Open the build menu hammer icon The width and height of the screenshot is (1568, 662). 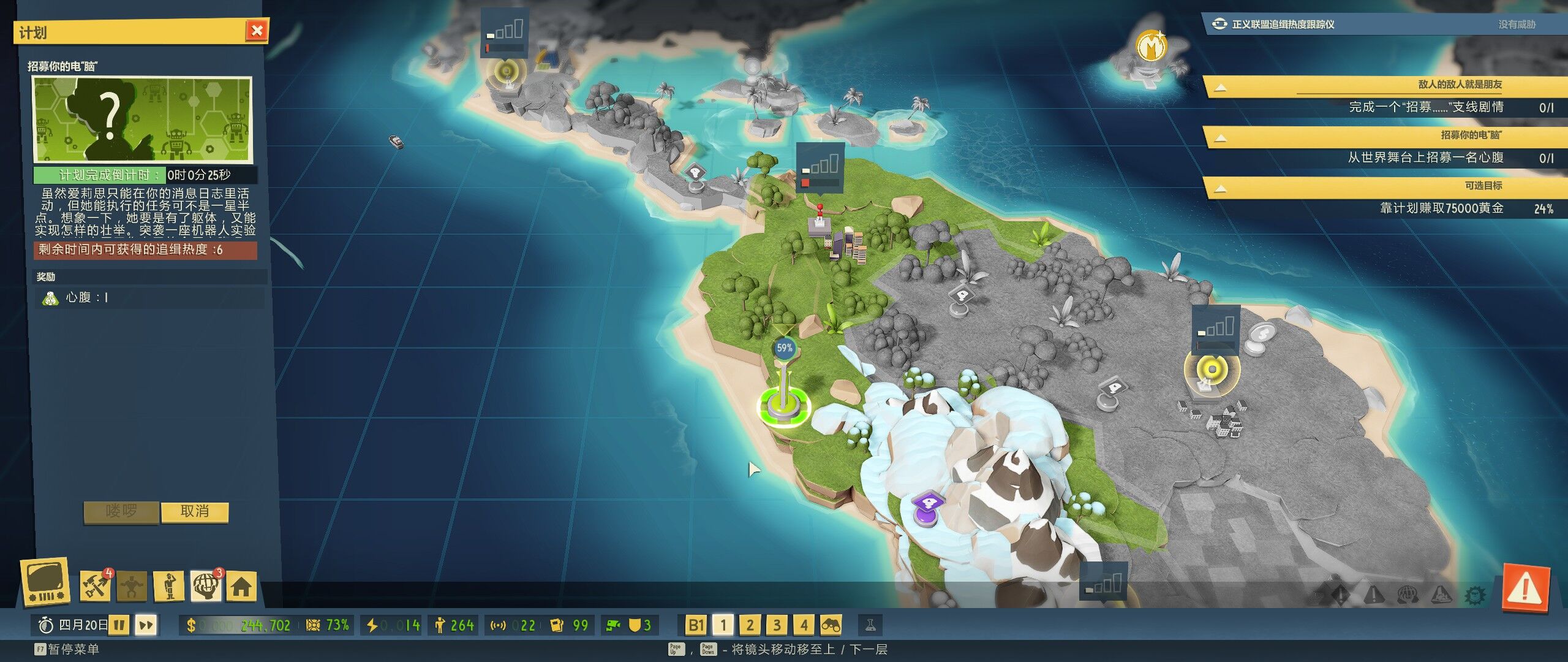(95, 587)
